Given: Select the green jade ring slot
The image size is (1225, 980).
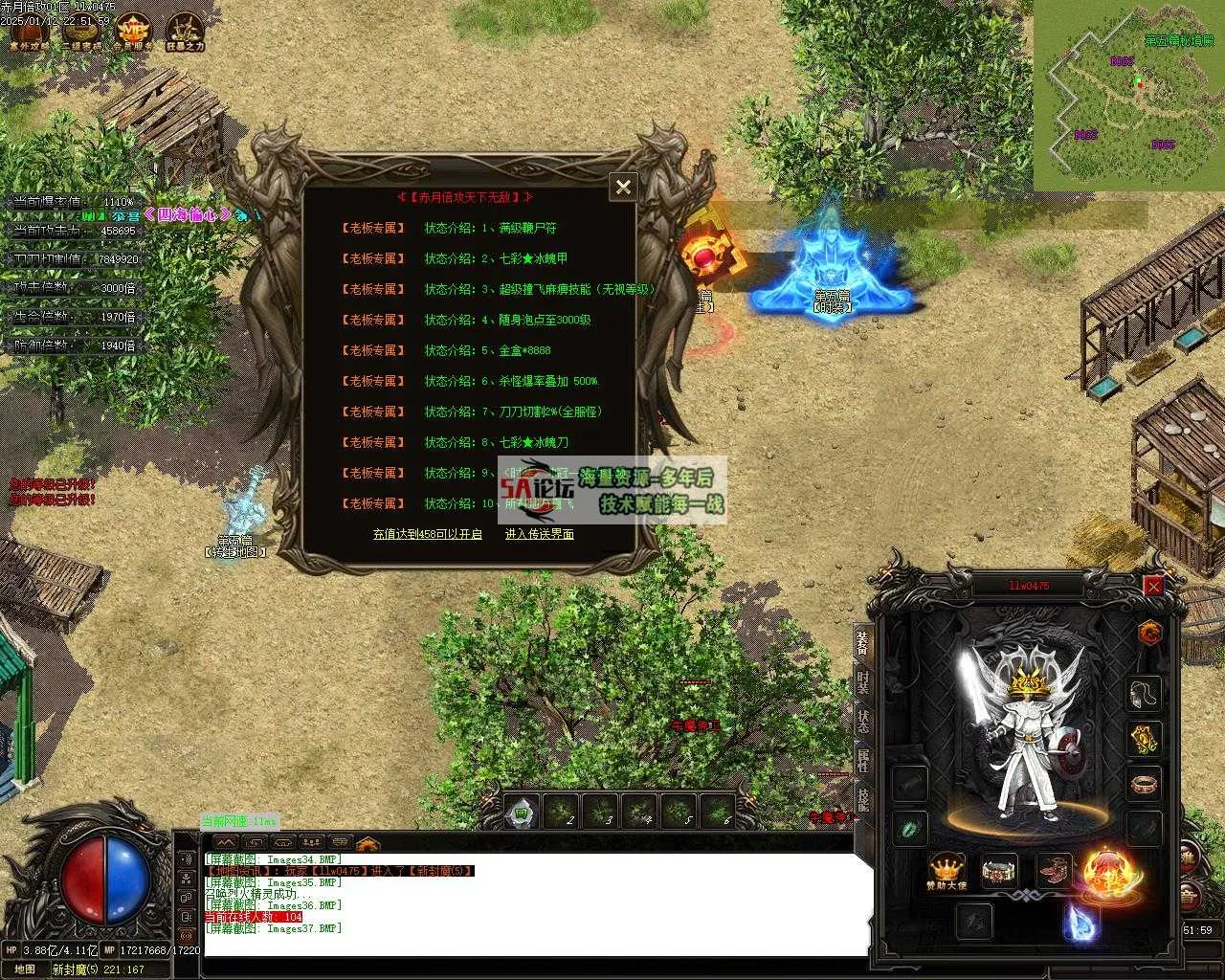Looking at the screenshot, I should [909, 828].
